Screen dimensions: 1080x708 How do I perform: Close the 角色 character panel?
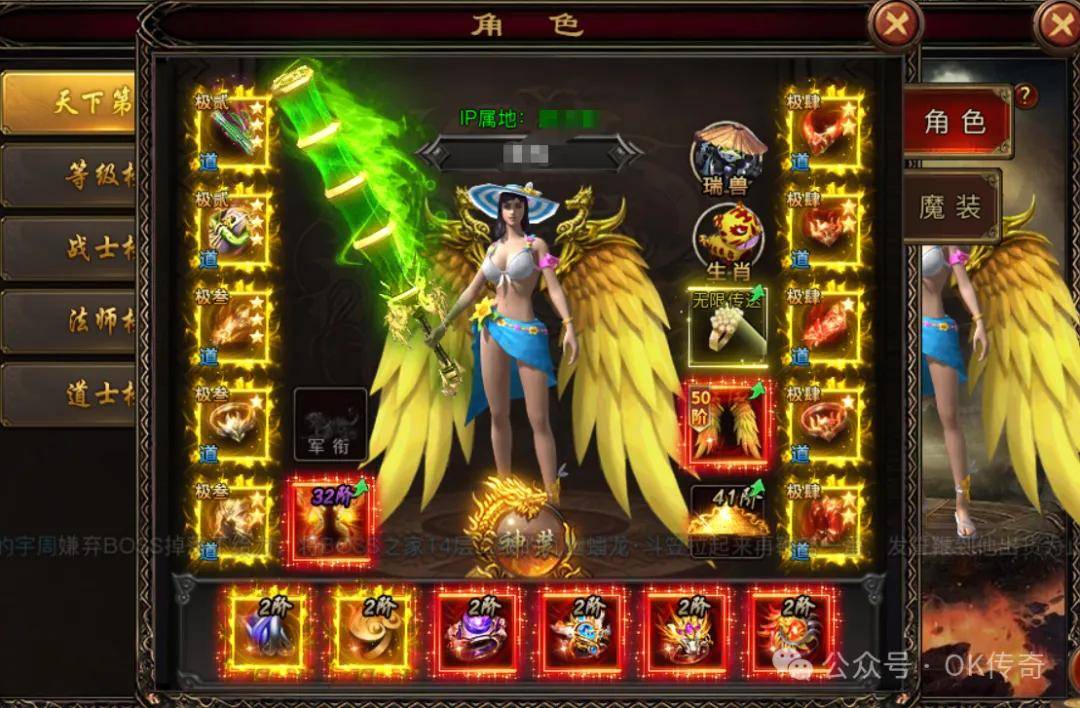(894, 25)
